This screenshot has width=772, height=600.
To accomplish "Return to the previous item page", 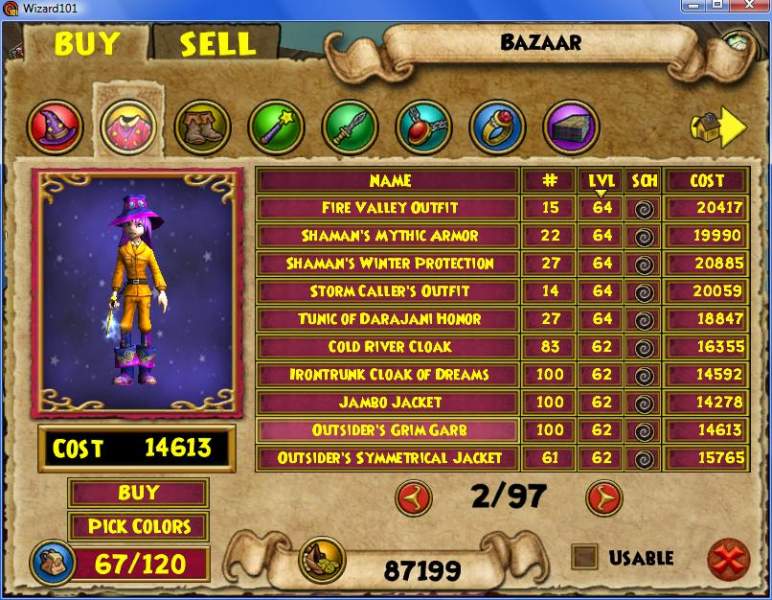I will 413,497.
